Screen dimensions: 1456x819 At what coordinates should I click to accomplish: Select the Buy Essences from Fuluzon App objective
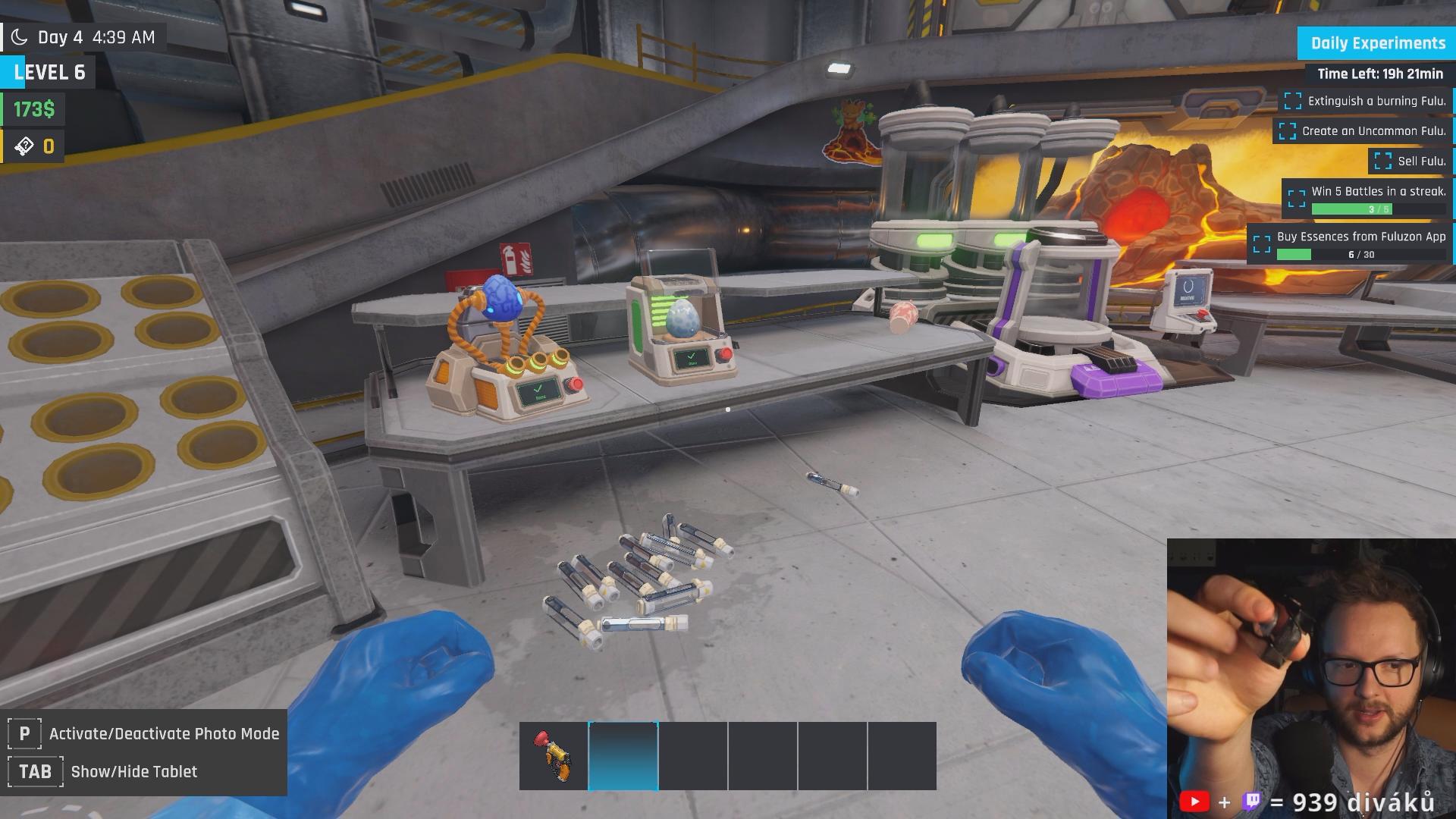1351,244
